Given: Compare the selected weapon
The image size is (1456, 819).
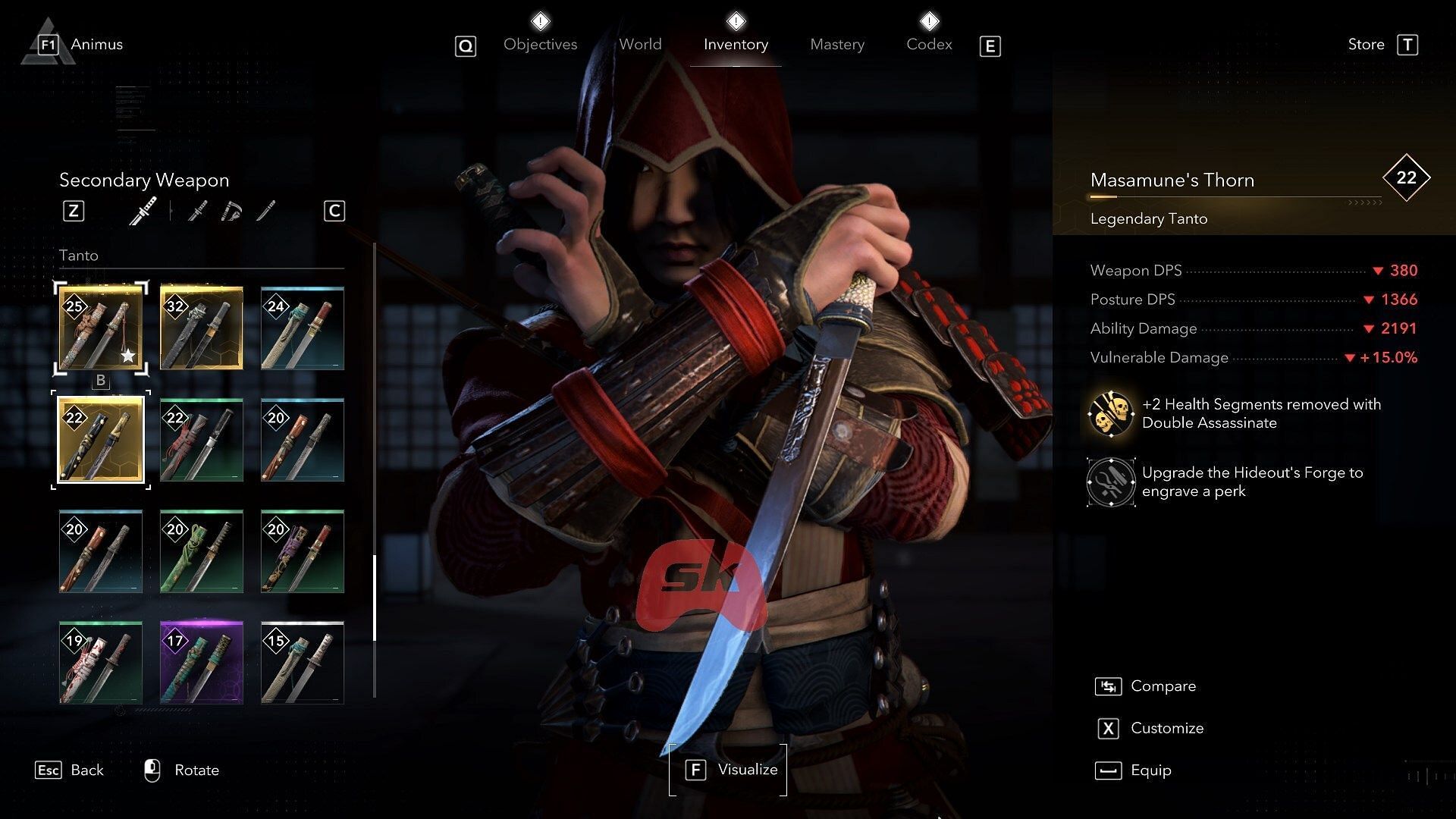Looking at the screenshot, I should 1163,686.
